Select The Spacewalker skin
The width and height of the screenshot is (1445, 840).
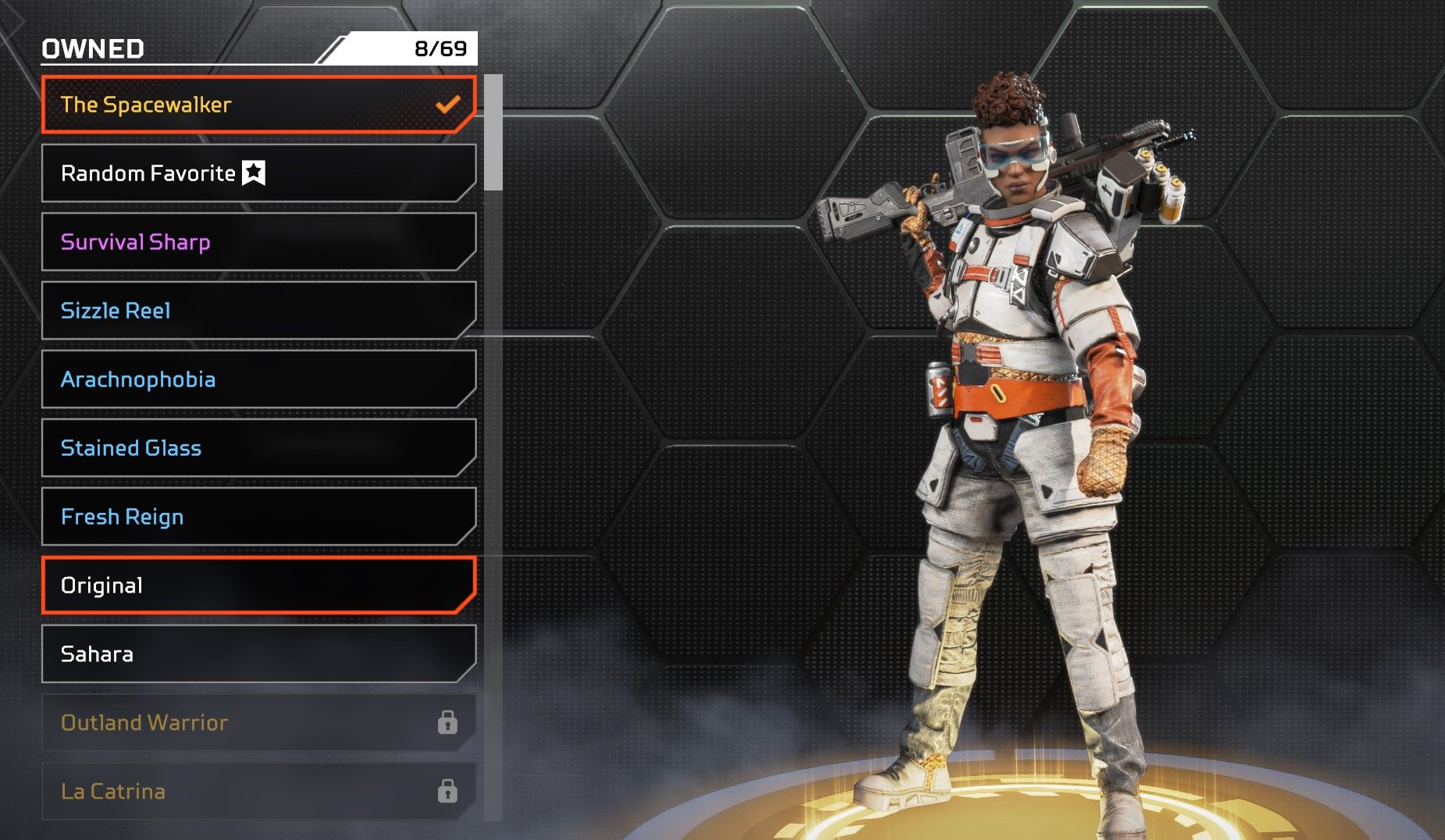click(258, 105)
